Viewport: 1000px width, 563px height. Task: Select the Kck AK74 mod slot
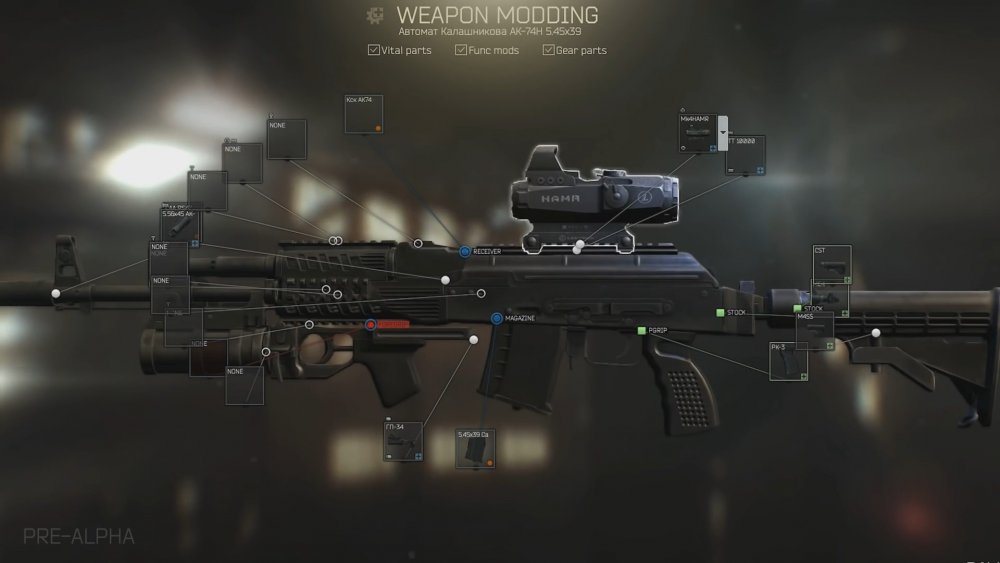coord(364,114)
